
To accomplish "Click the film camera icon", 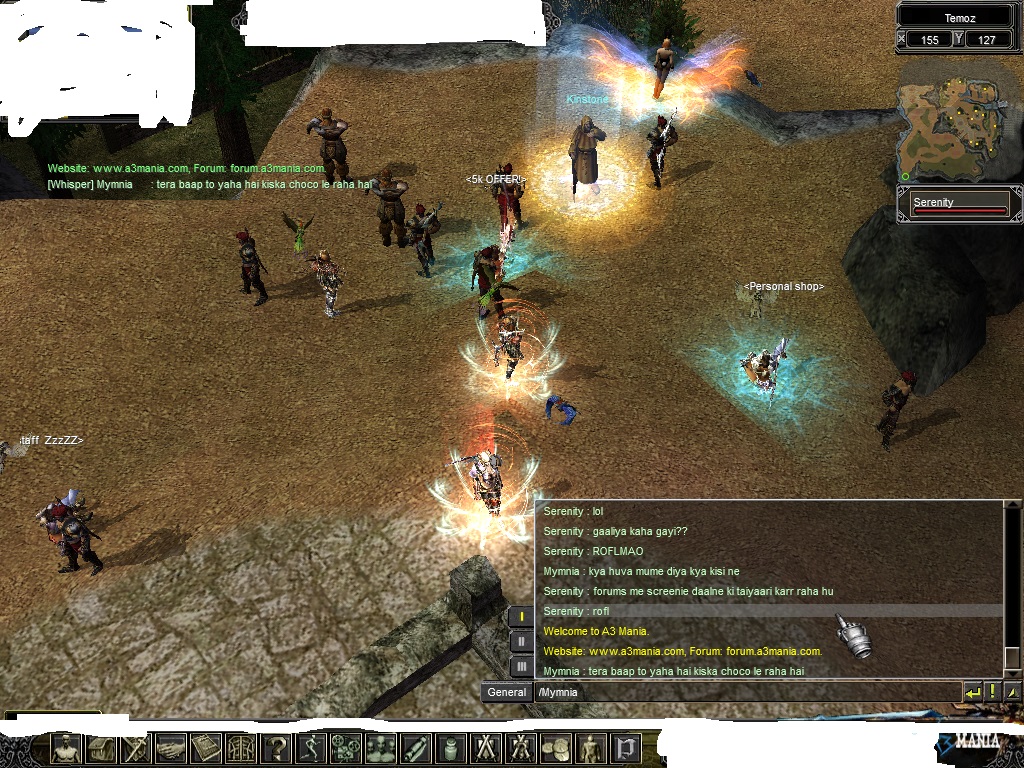I will coord(346,748).
